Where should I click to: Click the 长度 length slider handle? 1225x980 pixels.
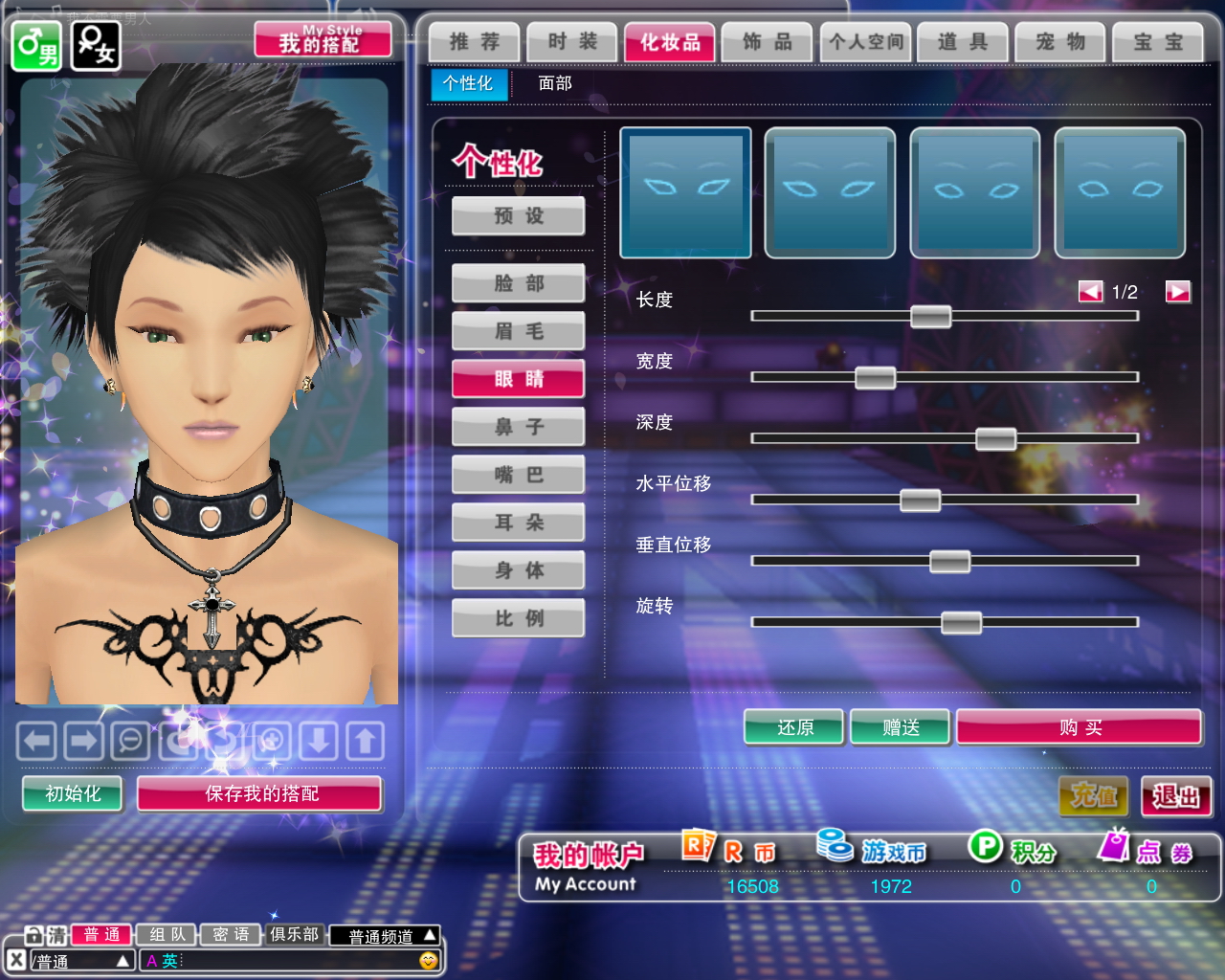click(930, 317)
